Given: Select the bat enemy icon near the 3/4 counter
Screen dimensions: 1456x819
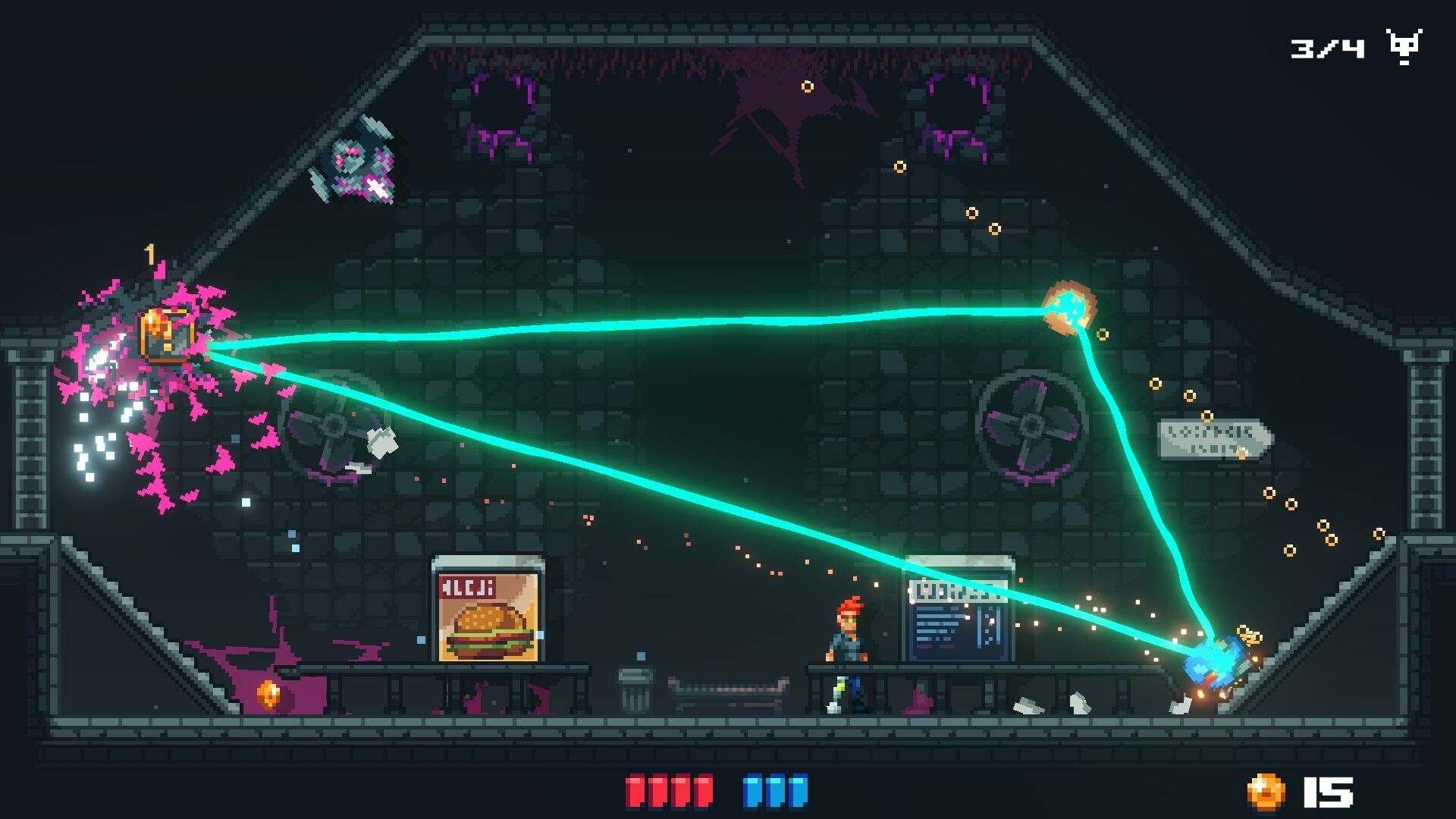Looking at the screenshot, I should pyautogui.click(x=1404, y=47).
